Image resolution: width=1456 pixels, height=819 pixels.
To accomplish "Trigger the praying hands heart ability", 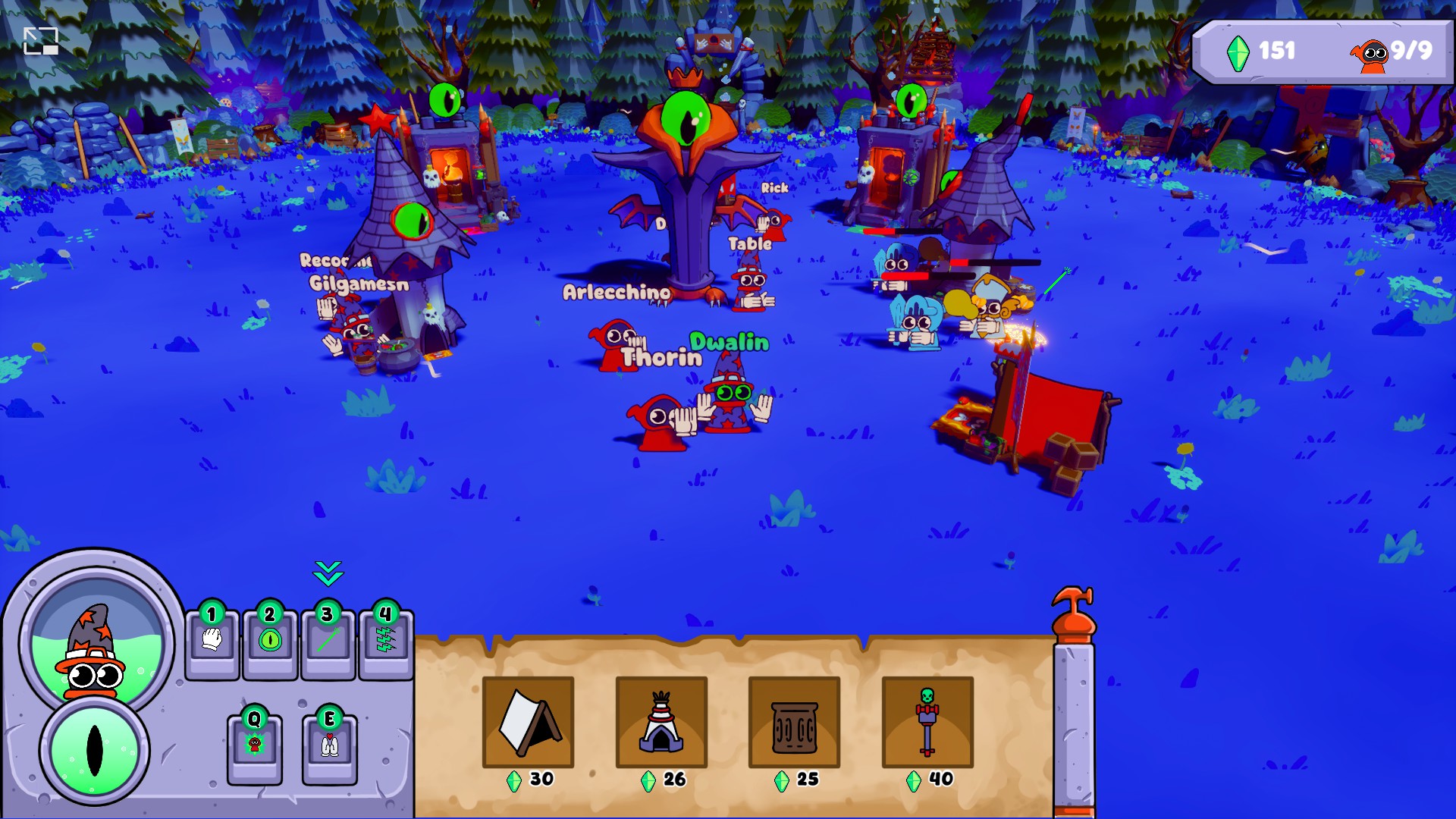I will click(329, 747).
